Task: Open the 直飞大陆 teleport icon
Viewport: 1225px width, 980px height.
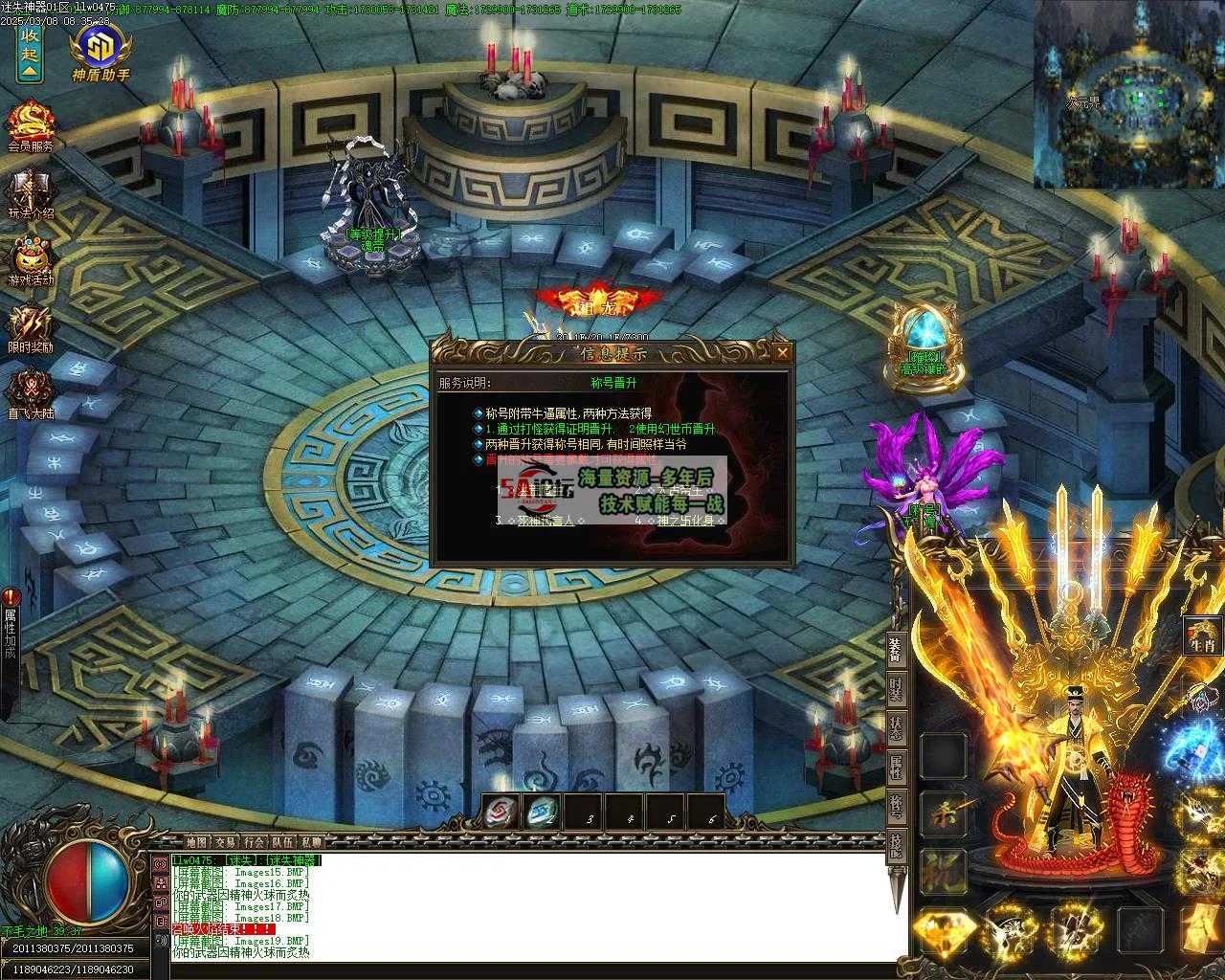Action: click(31, 394)
